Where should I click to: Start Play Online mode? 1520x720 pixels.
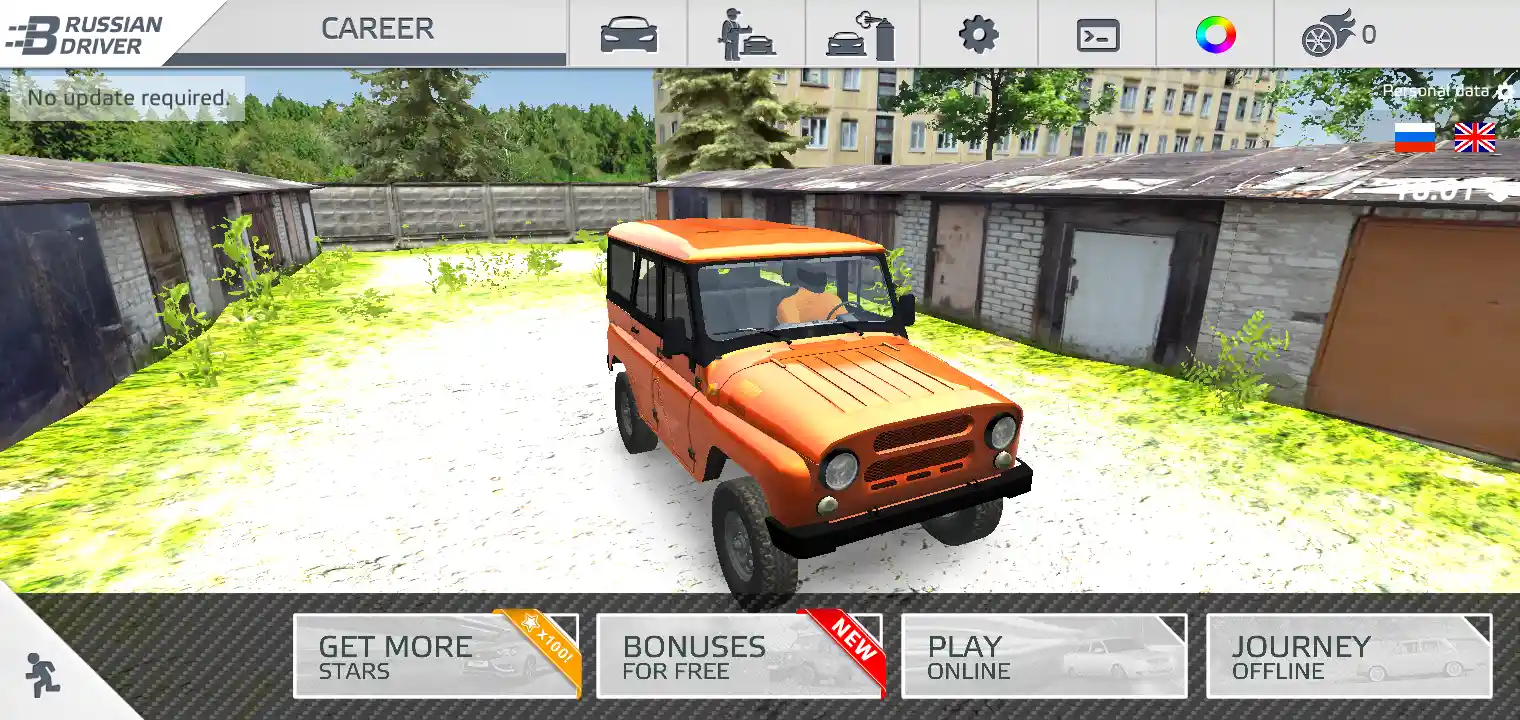point(1044,656)
